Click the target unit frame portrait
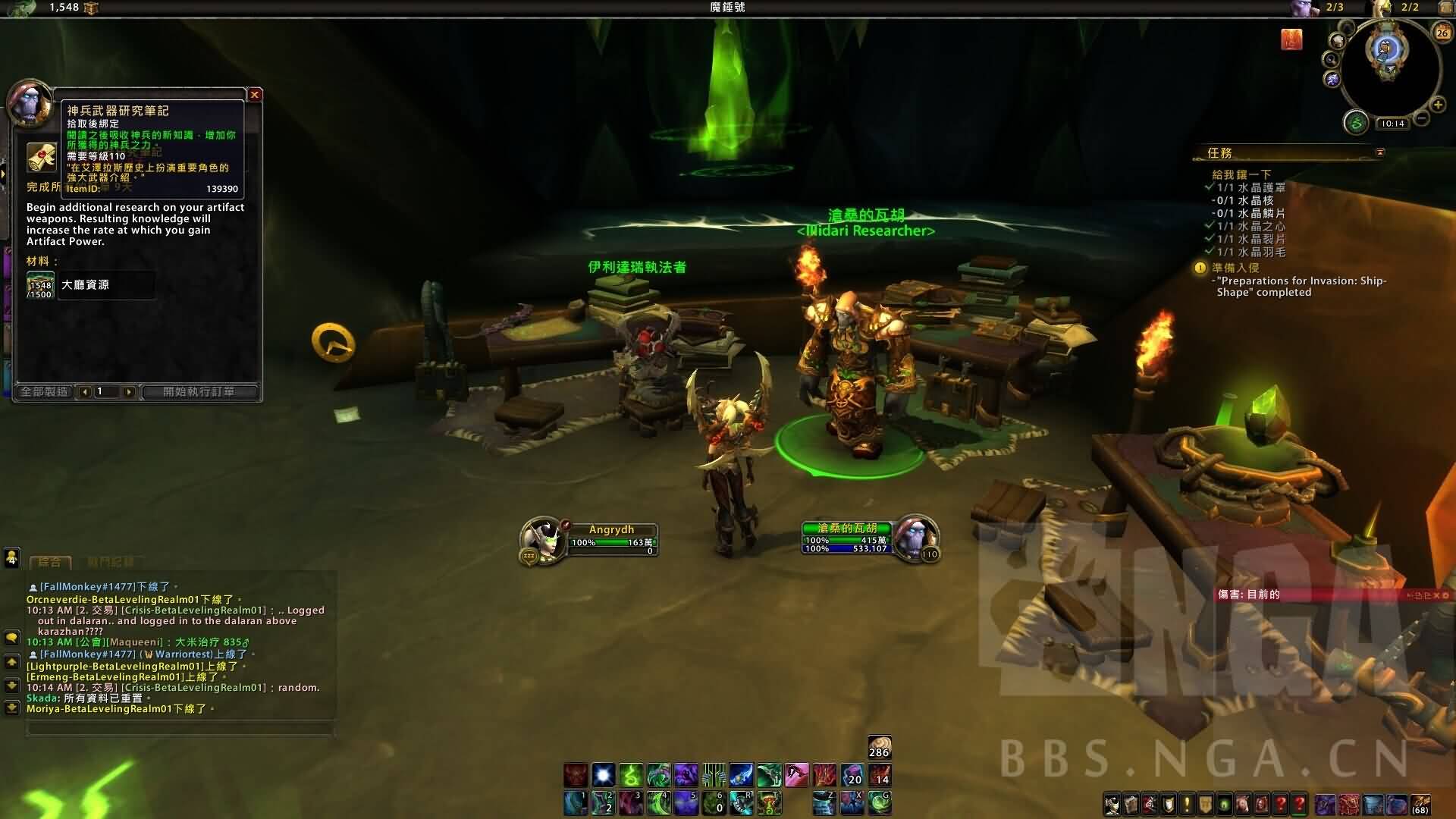The image size is (1456, 819). click(915, 536)
